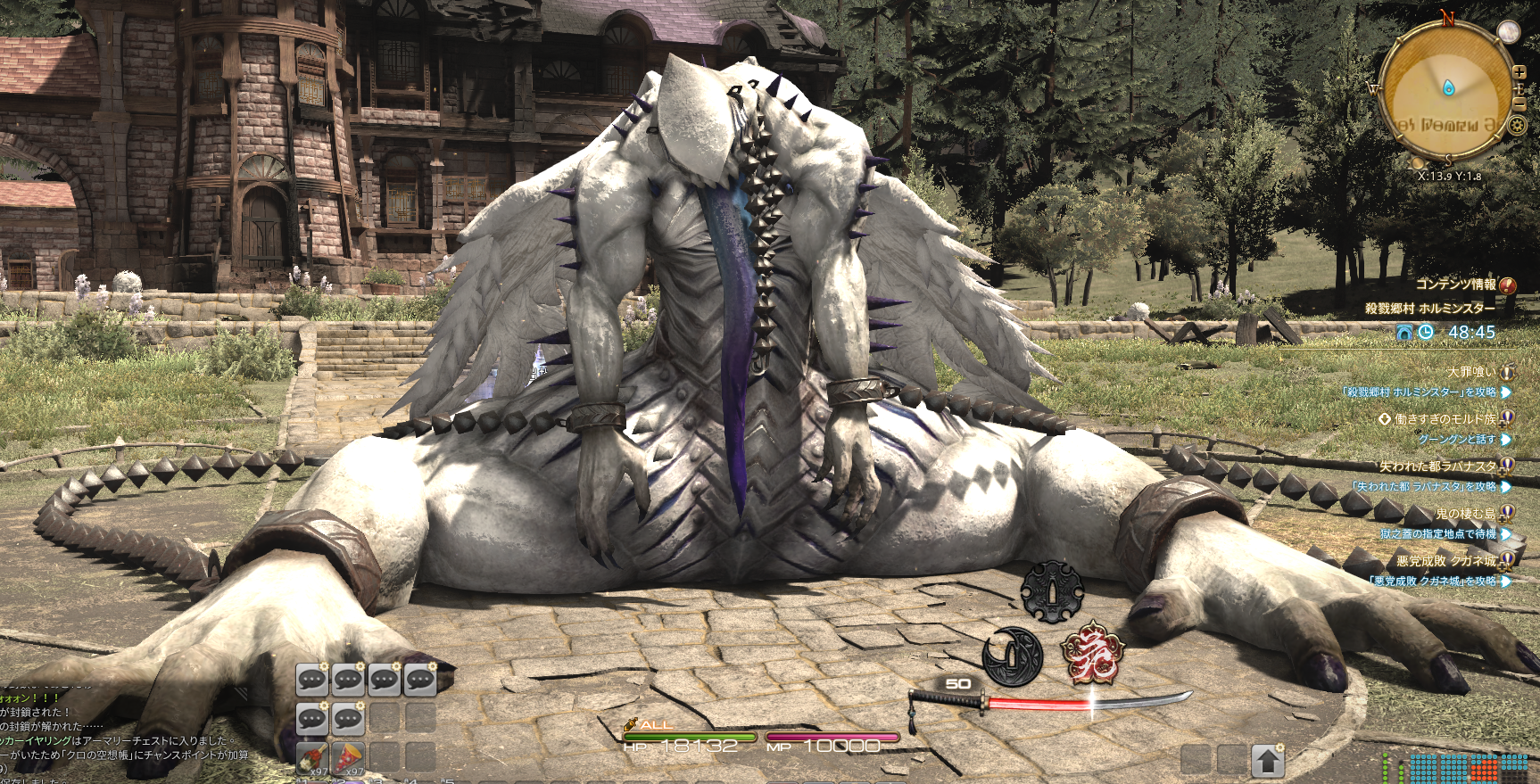
Task: Use the champagne bottle item slot
Action: [312, 758]
